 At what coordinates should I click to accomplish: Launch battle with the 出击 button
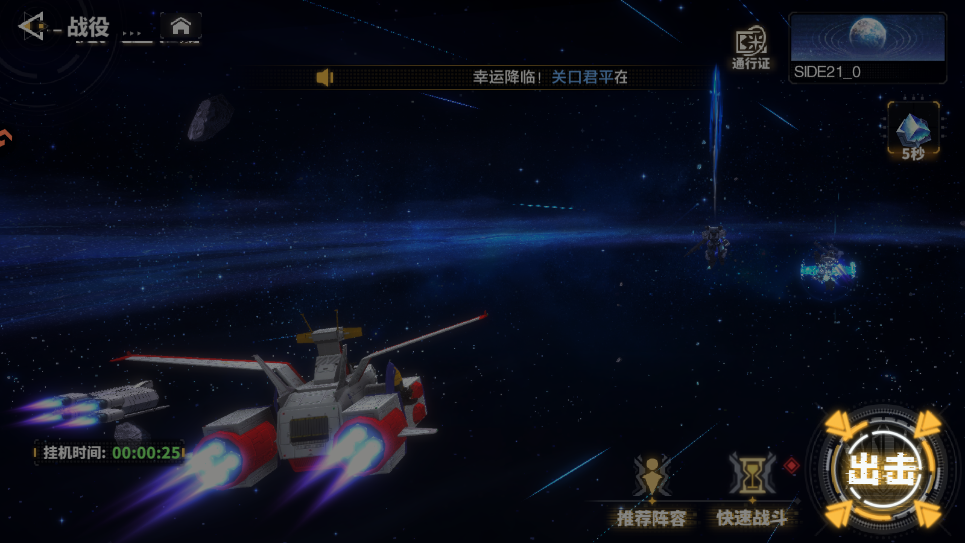point(881,469)
